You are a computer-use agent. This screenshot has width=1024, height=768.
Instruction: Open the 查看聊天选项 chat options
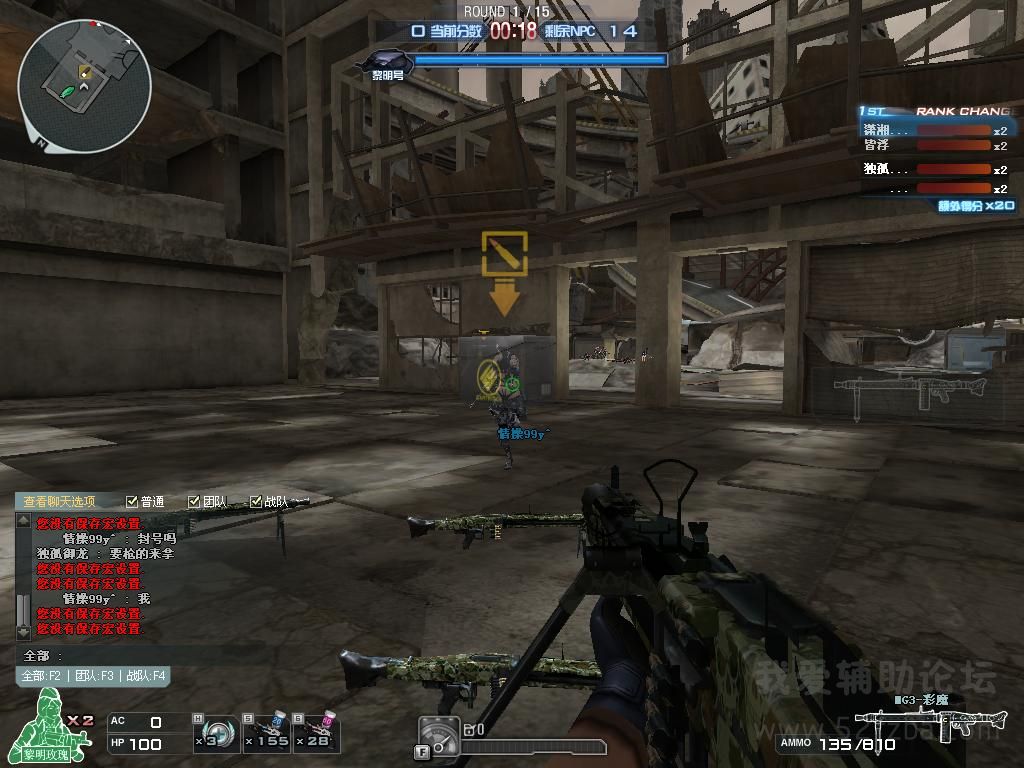point(60,502)
